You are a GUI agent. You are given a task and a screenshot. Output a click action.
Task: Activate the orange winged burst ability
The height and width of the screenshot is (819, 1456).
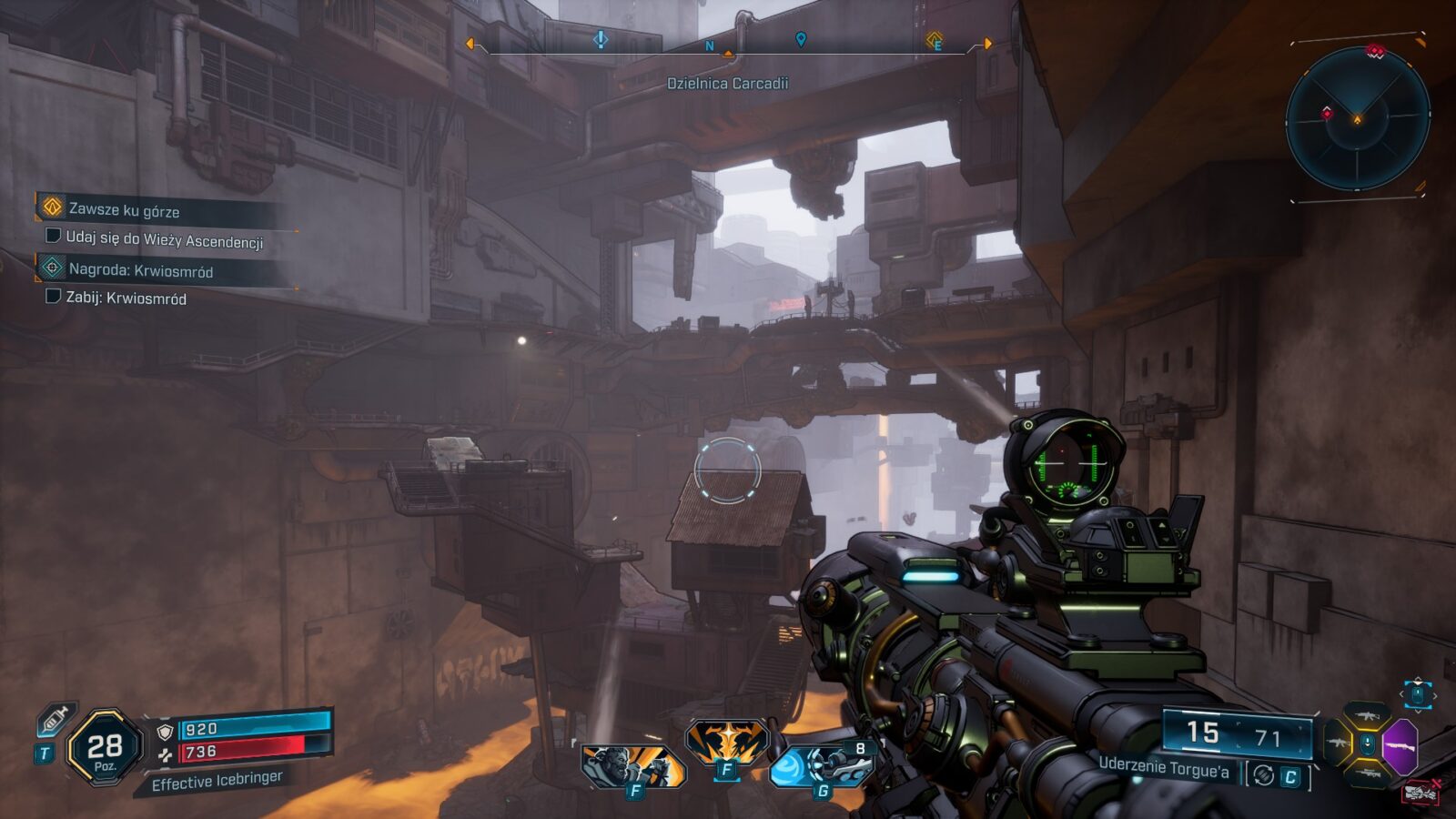[x=727, y=741]
